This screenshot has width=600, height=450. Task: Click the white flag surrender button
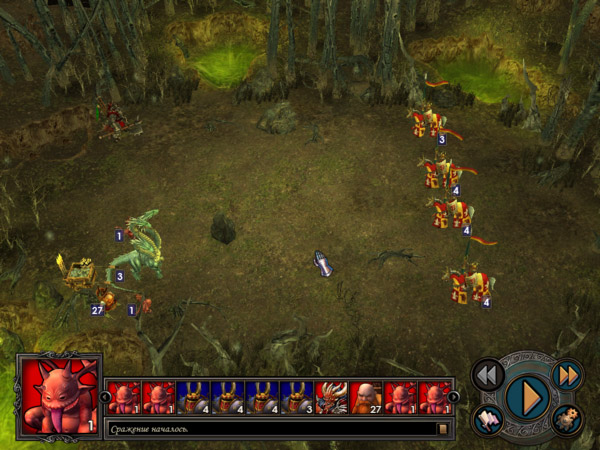point(489,420)
